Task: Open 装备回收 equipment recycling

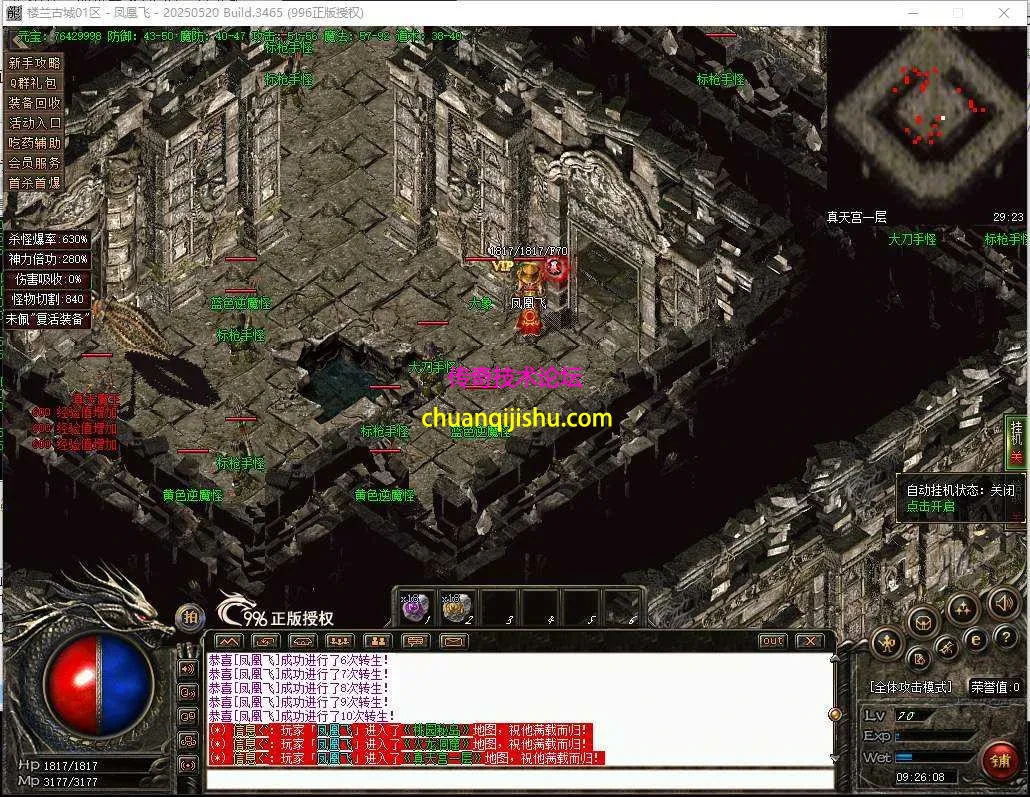Action: pyautogui.click(x=35, y=103)
